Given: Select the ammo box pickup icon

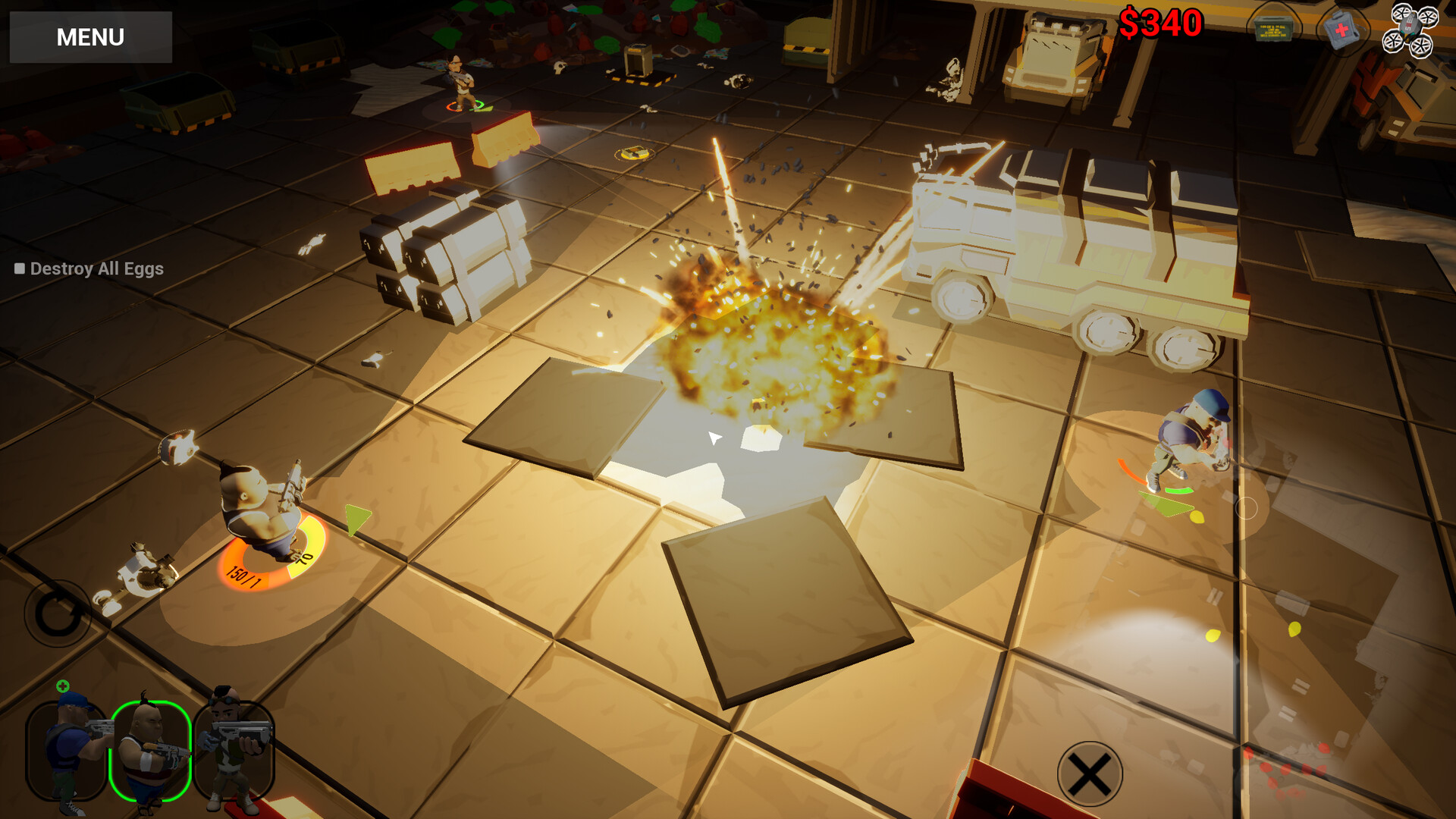Looking at the screenshot, I should (1274, 29).
